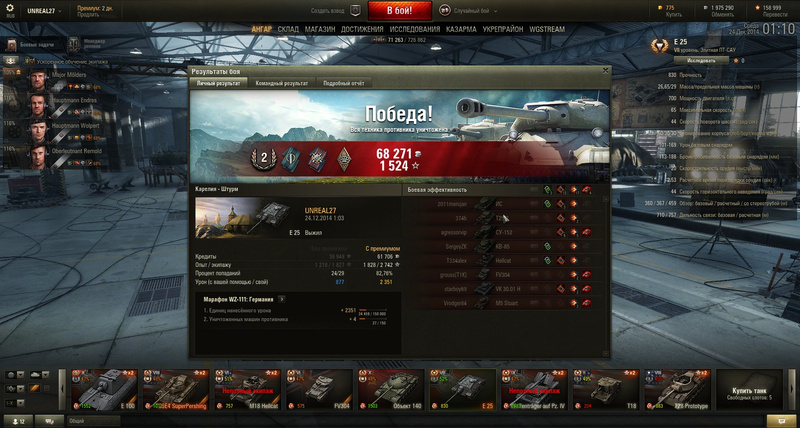Show the «Исследования» tech tree section

coord(414,30)
